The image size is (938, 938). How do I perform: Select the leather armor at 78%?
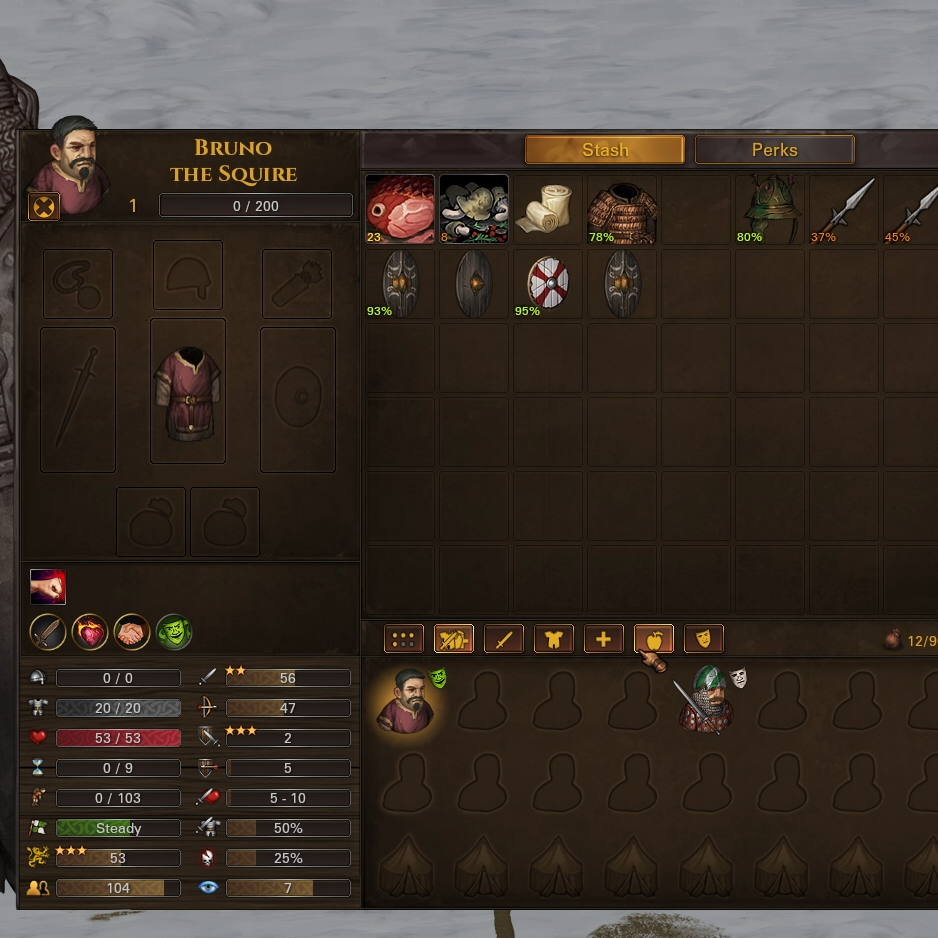point(622,209)
